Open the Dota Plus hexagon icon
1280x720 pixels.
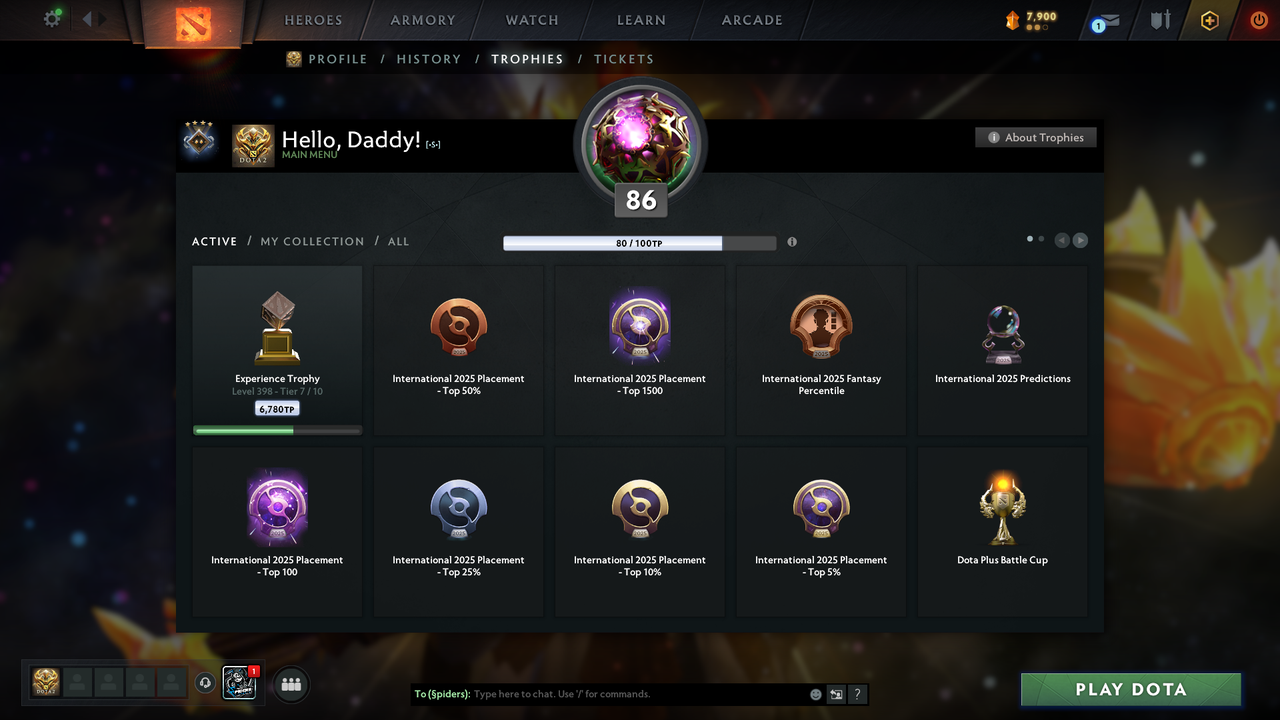pos(1209,20)
